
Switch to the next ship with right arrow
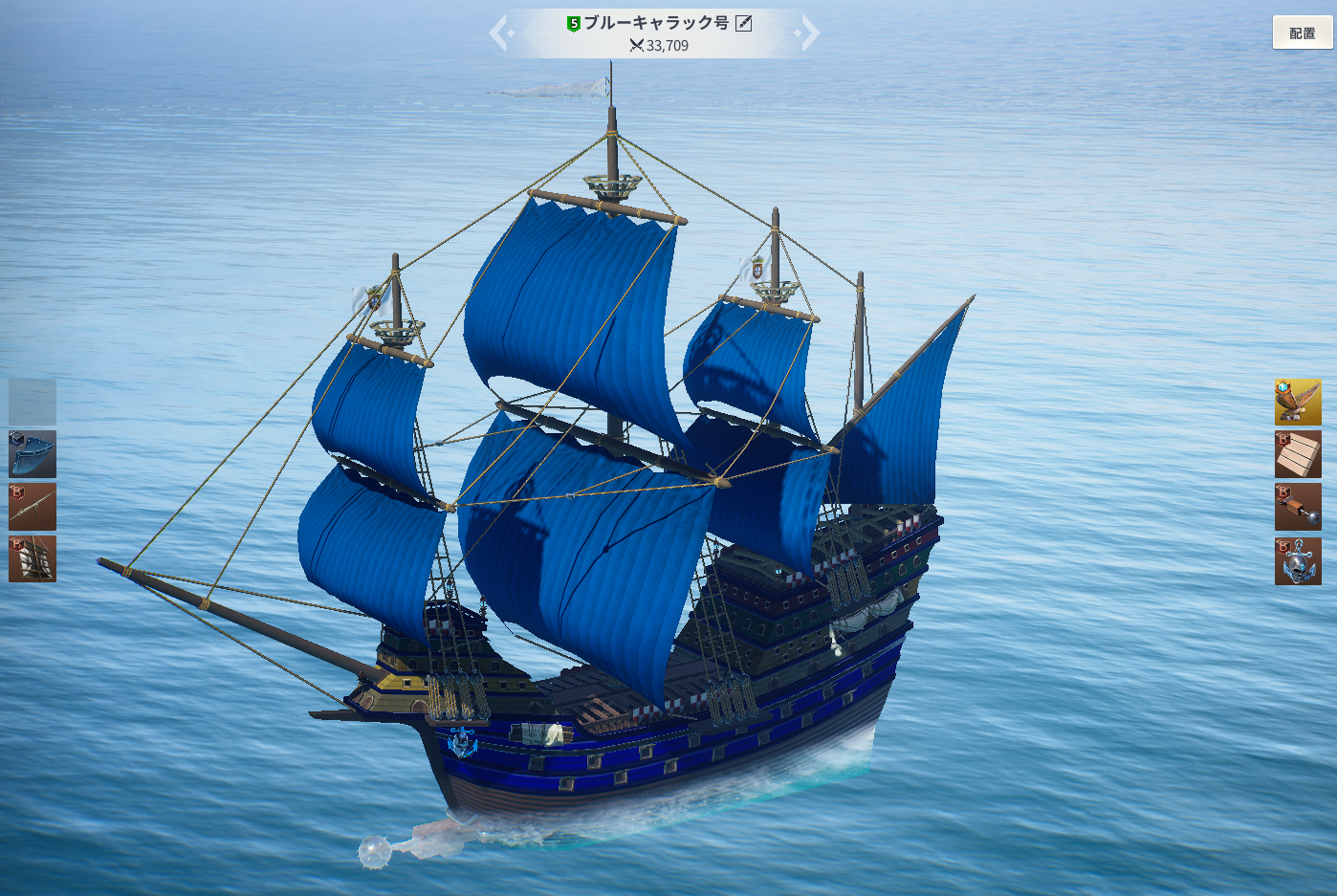point(809,33)
